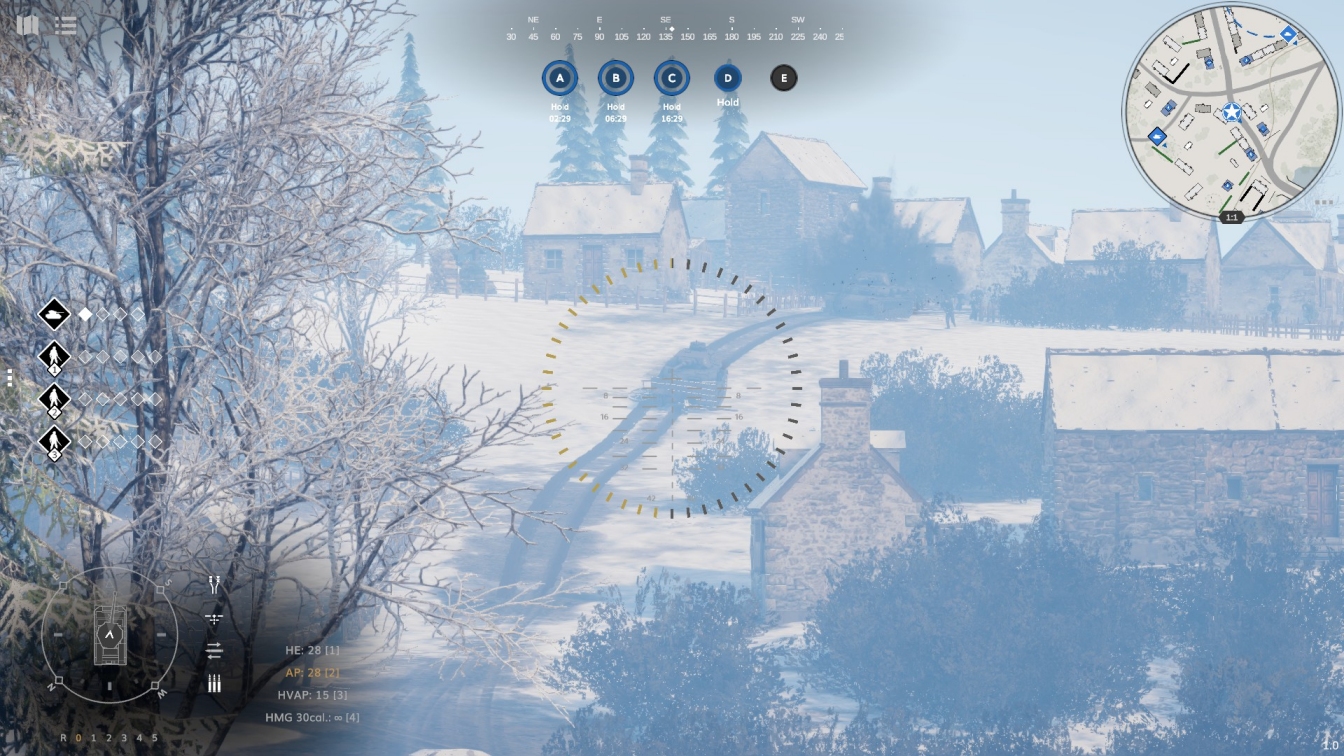Click the triple shells ammo icon
This screenshot has width=1344, height=756.
pos(214,684)
